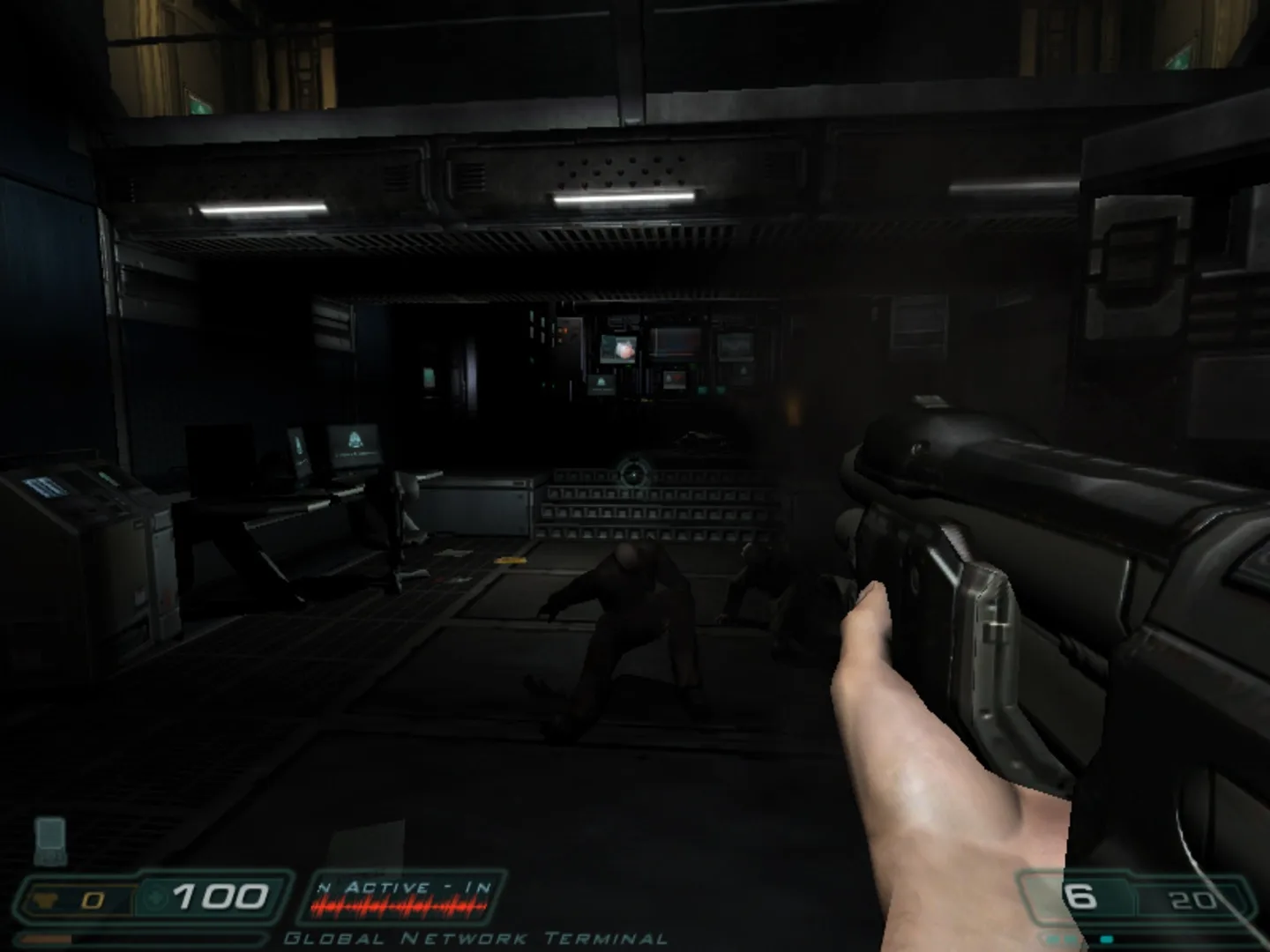Click the green terminal icon on the wall monitor
Image resolution: width=1270 pixels, height=952 pixels.
[601, 381]
